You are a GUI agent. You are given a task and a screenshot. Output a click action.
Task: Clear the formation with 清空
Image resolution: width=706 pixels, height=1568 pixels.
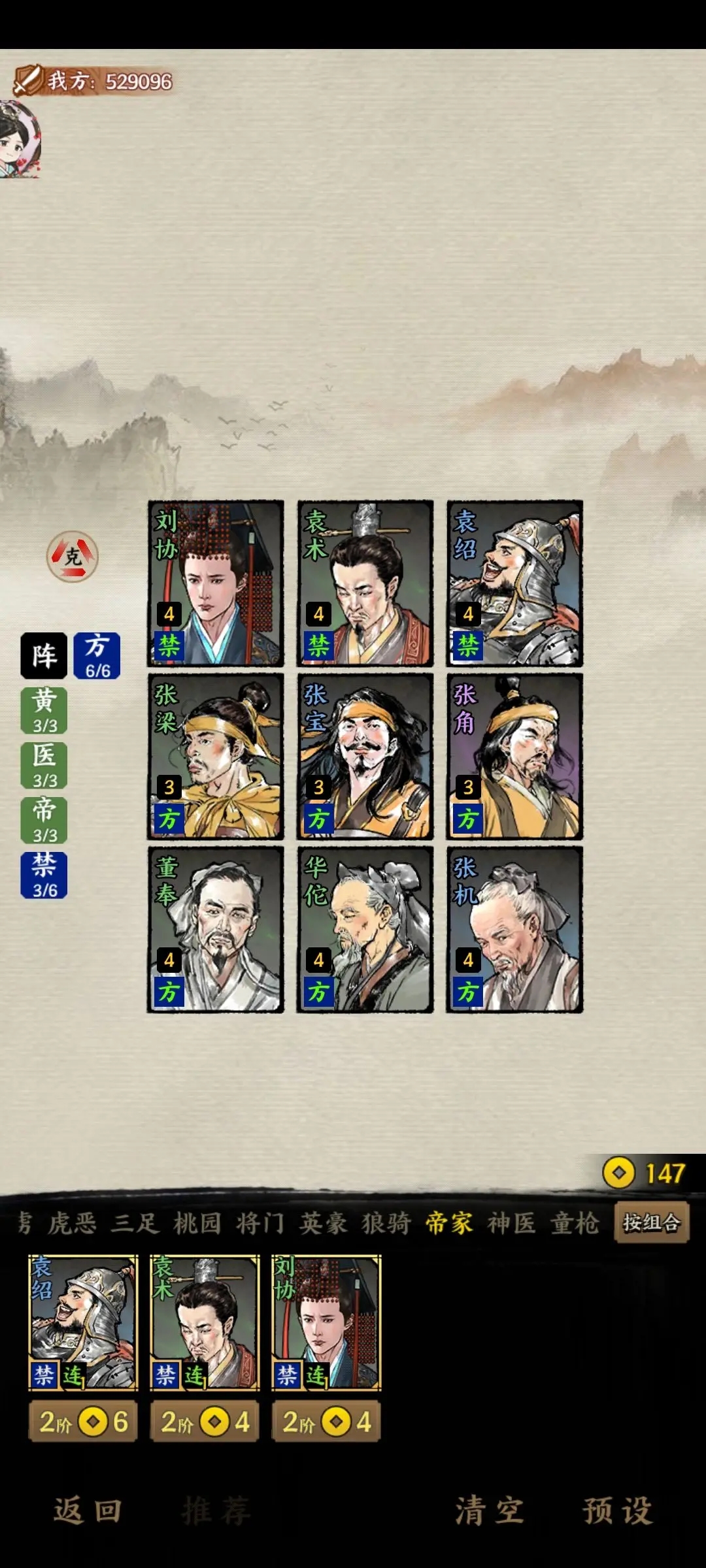(490, 1511)
